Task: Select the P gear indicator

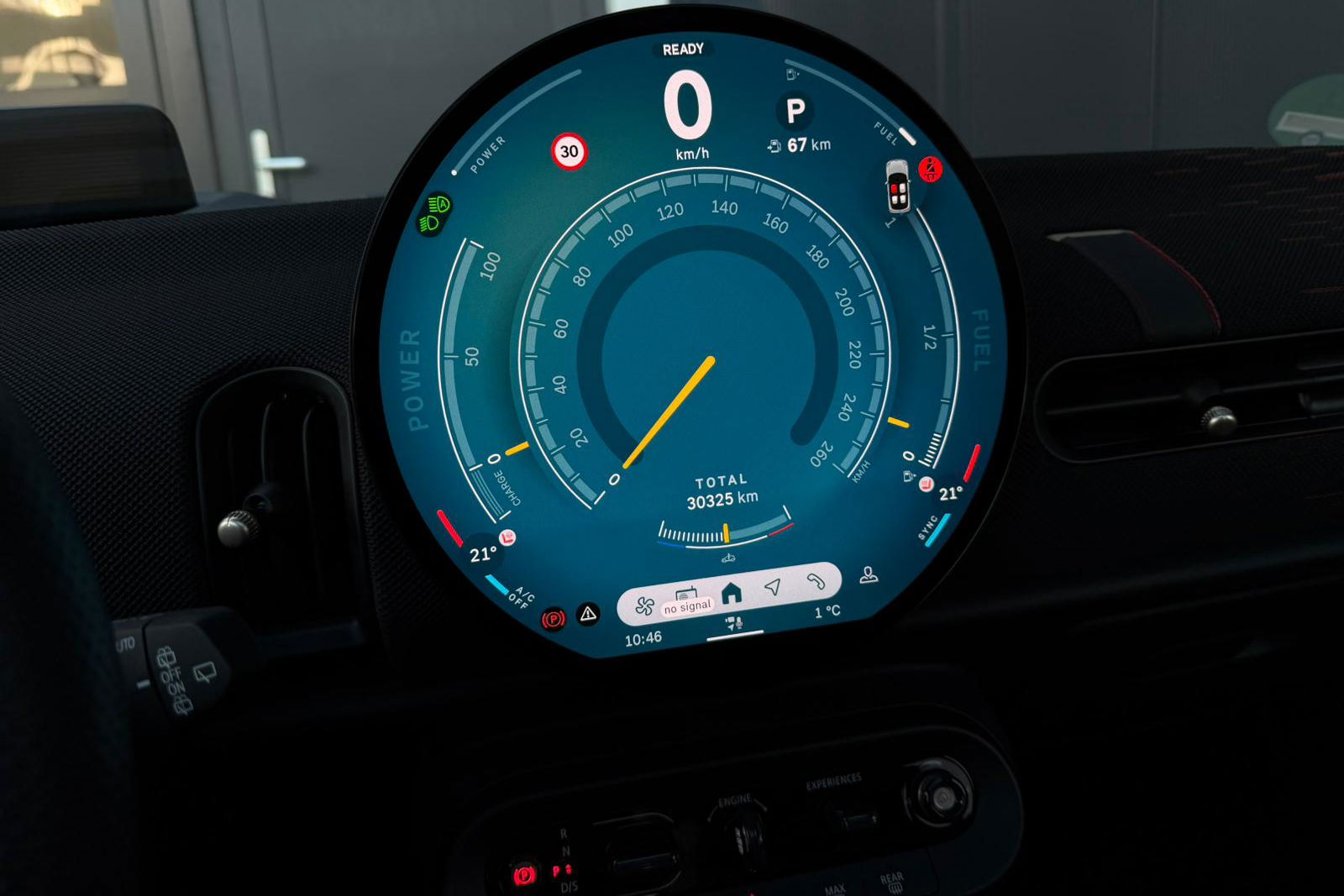Action: tap(795, 110)
